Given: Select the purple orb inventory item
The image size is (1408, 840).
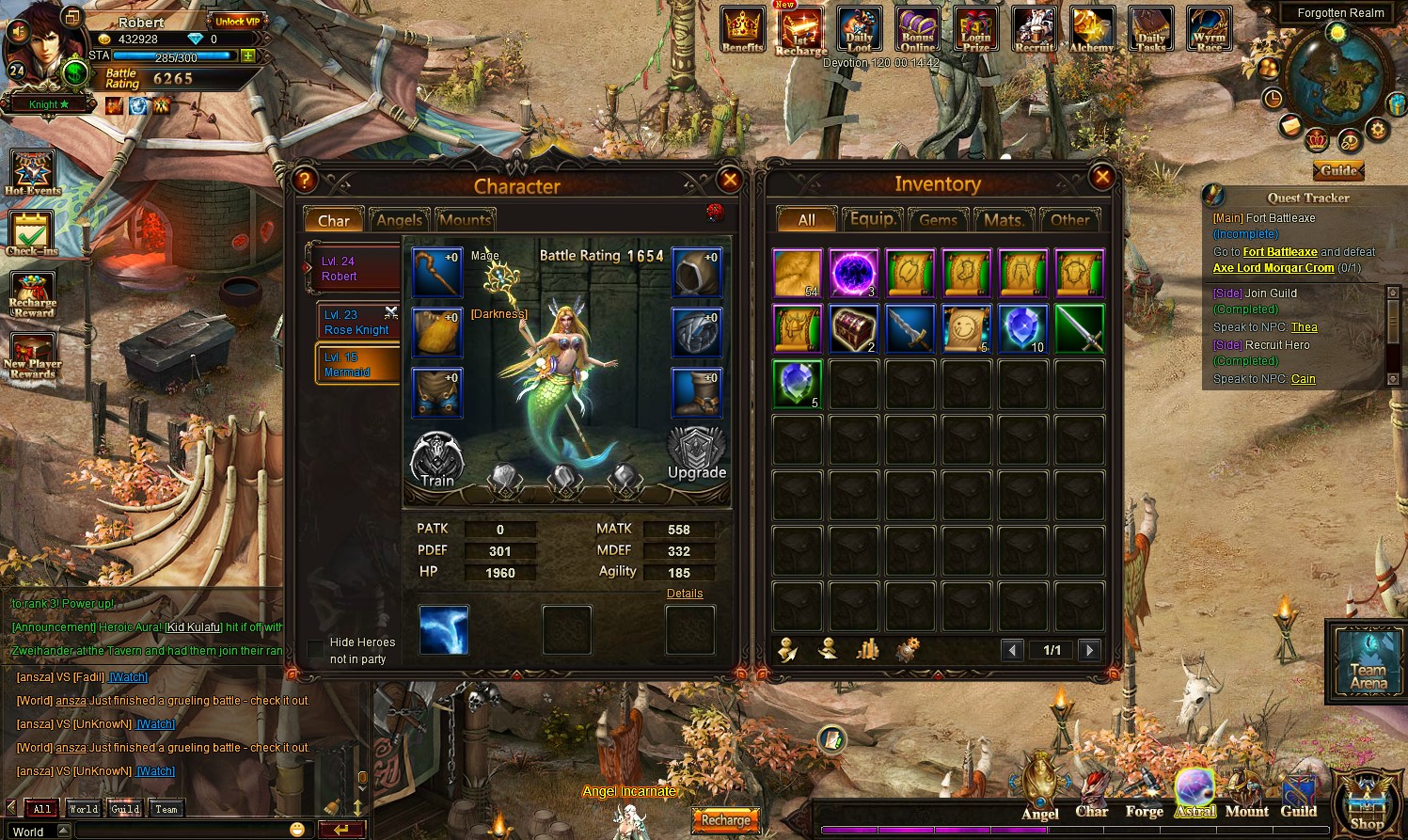Looking at the screenshot, I should (854, 274).
